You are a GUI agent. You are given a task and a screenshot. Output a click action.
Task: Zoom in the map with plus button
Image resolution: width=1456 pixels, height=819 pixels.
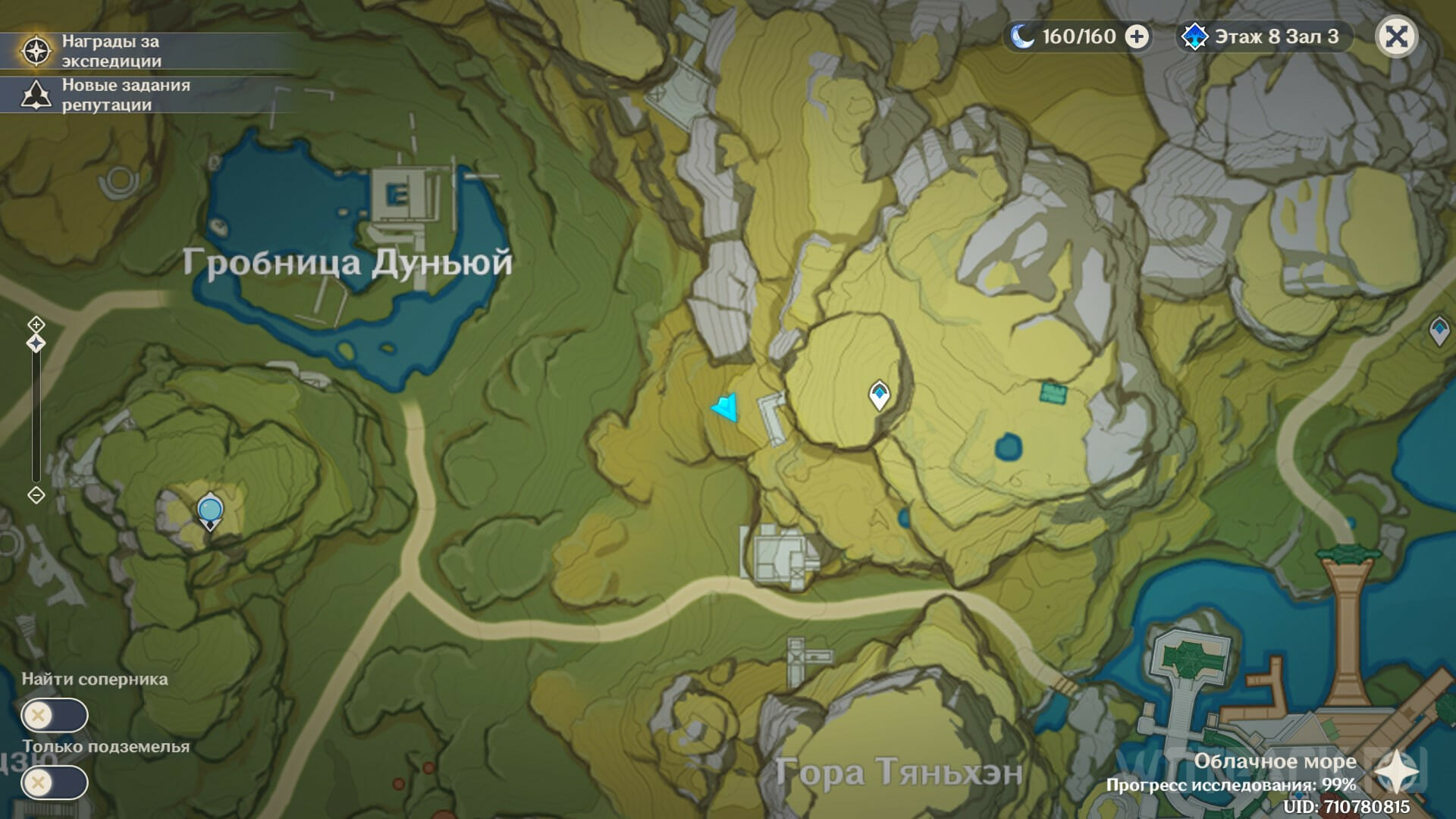coord(36,325)
